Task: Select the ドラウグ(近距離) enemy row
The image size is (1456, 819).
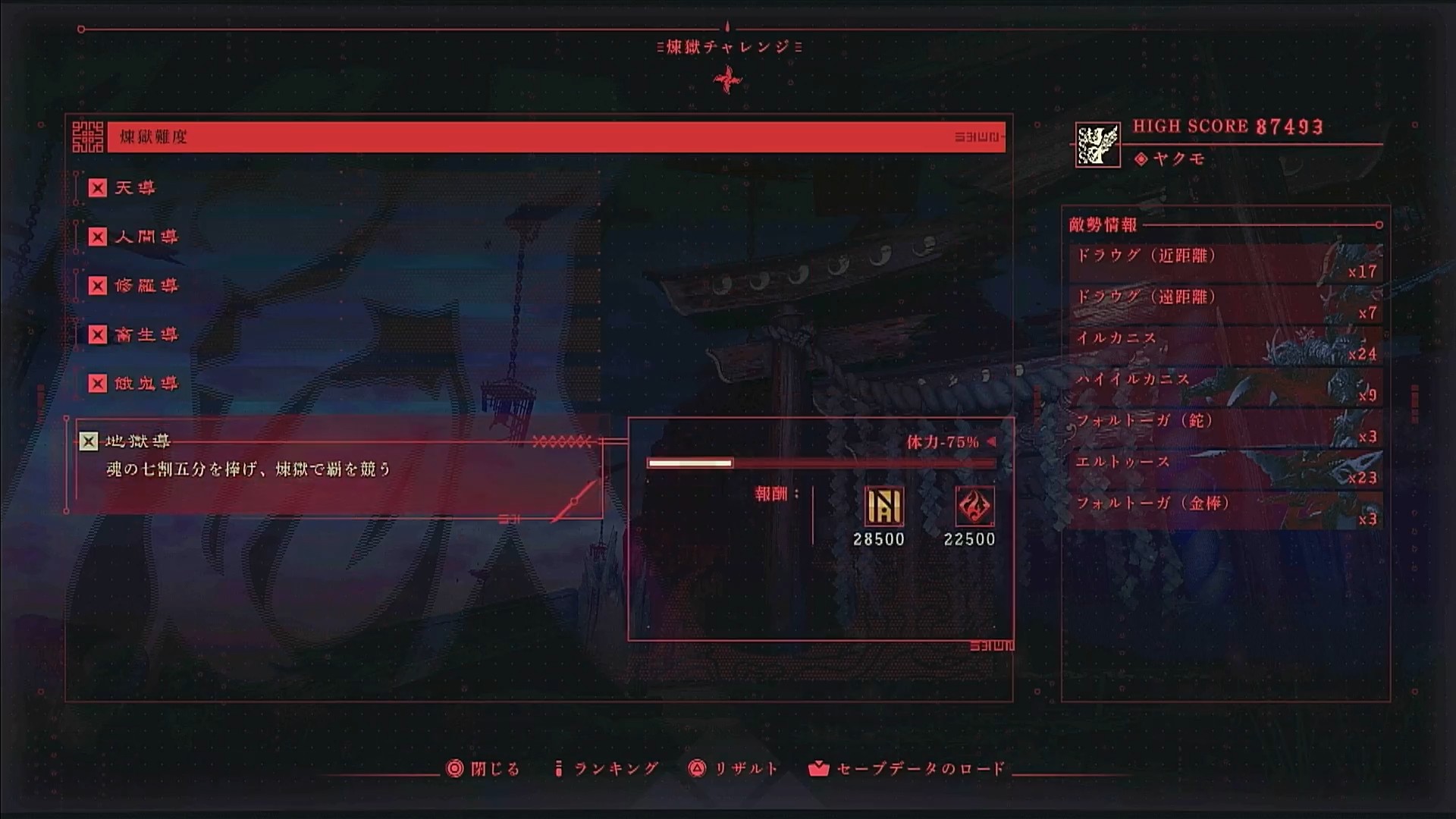Action: (x=1225, y=262)
